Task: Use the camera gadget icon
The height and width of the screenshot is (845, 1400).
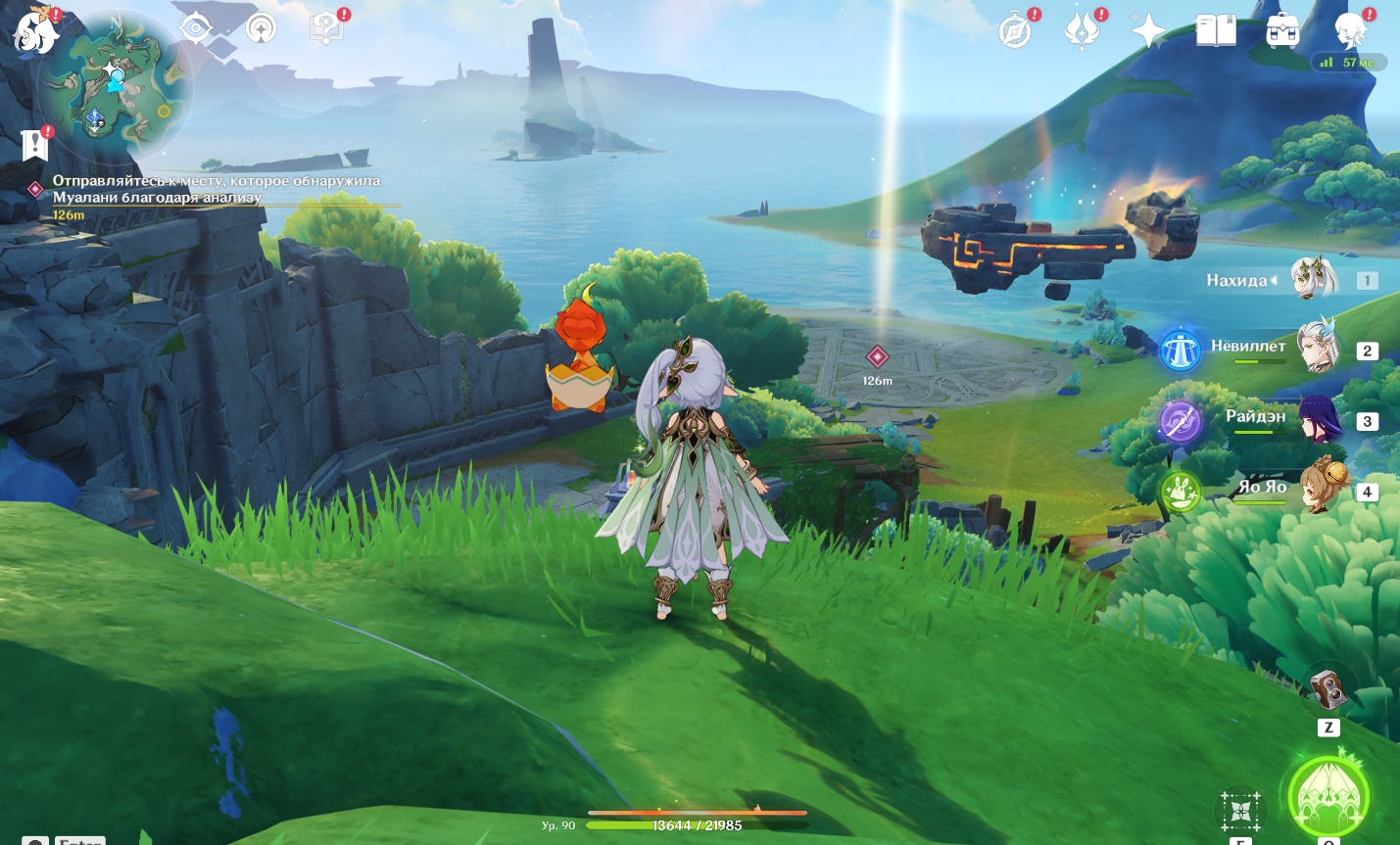Action: point(1328,690)
